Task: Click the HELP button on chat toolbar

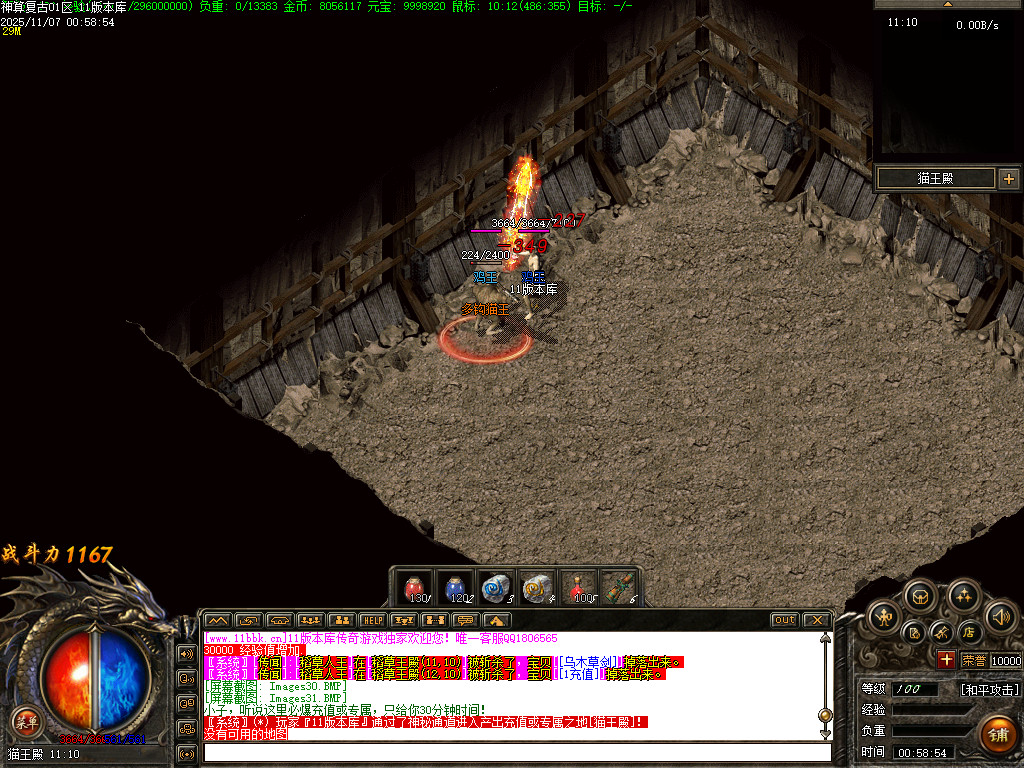Action: 372,621
